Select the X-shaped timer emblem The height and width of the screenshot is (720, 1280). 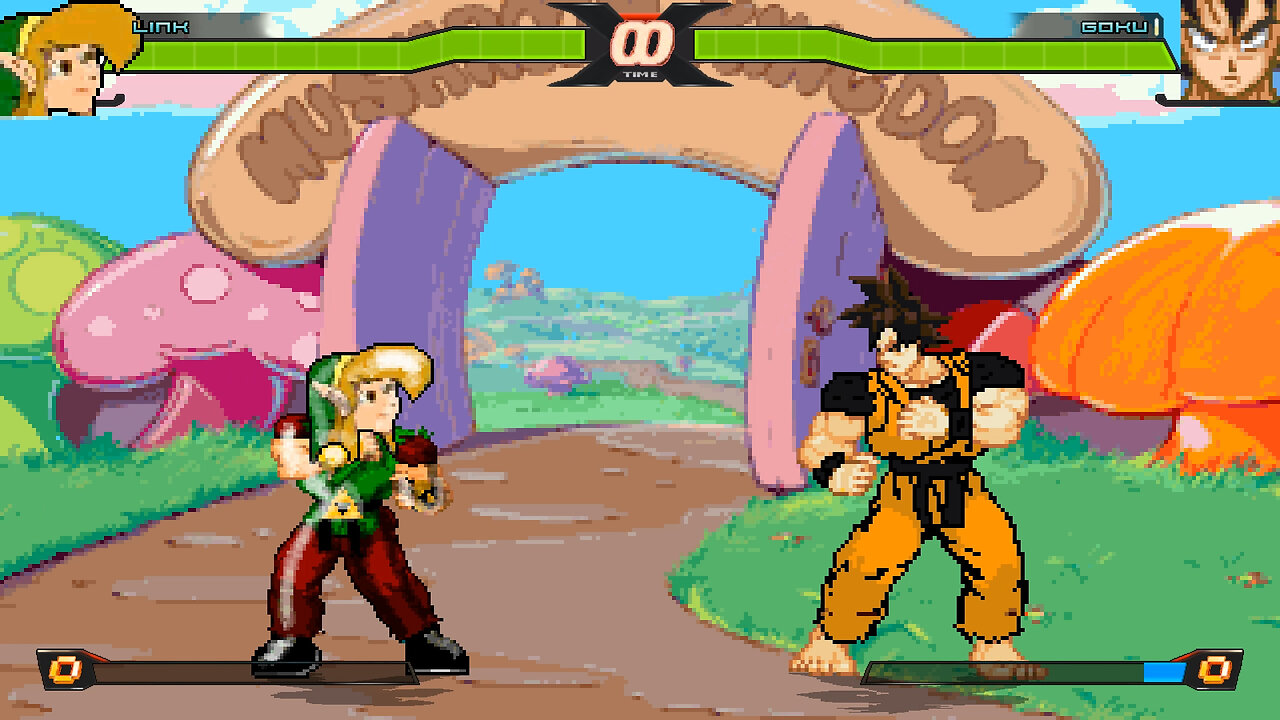coord(638,45)
